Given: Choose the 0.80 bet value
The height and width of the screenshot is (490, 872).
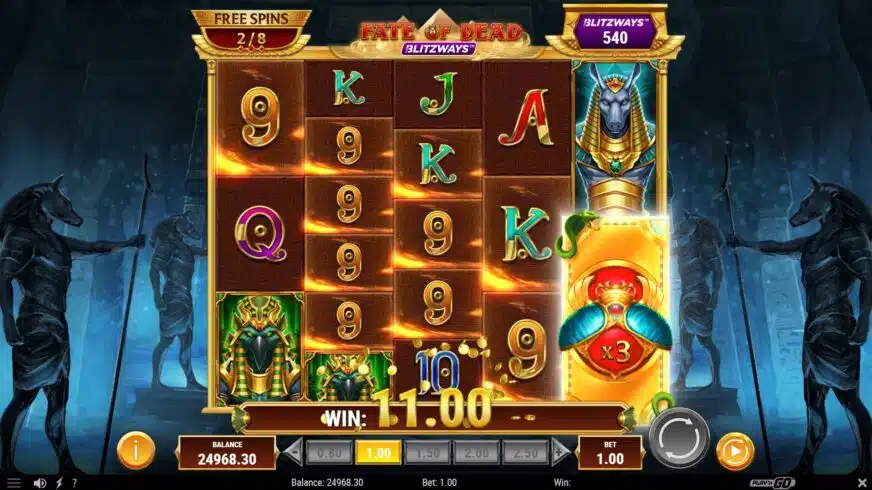Looking at the screenshot, I should pos(329,452).
